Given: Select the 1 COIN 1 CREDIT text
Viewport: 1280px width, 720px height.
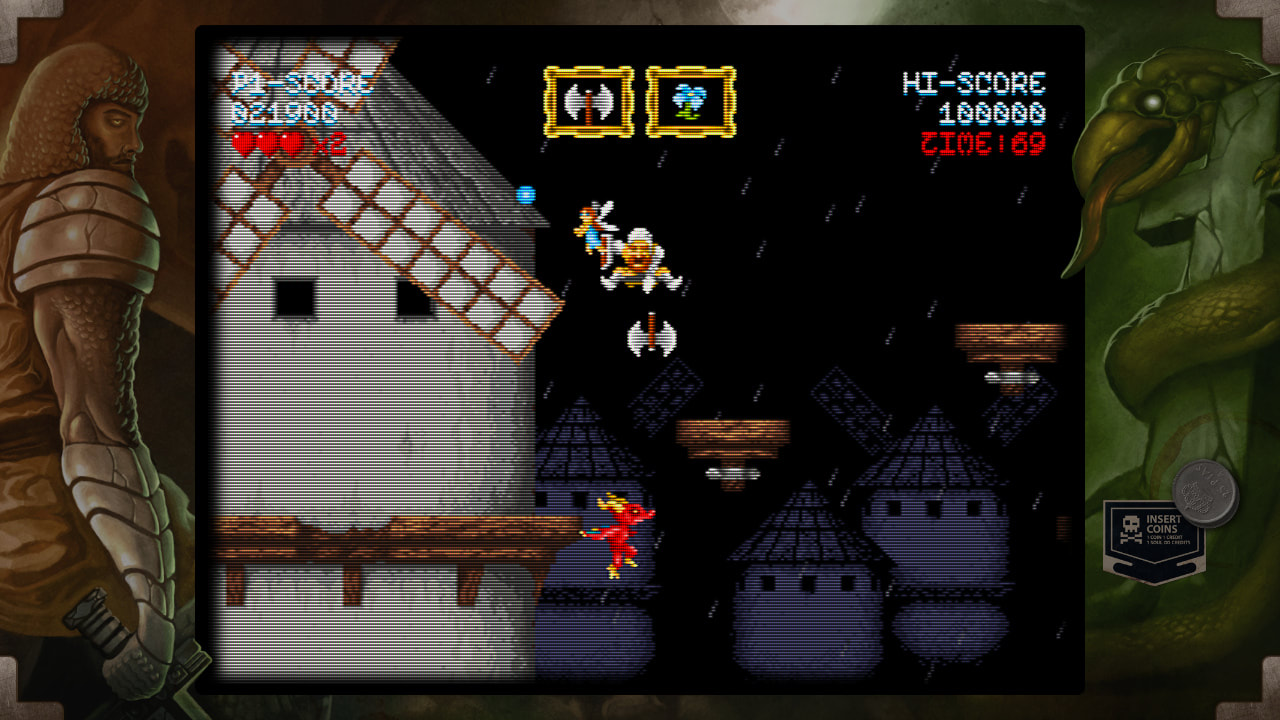Looking at the screenshot, I should [1166, 536].
